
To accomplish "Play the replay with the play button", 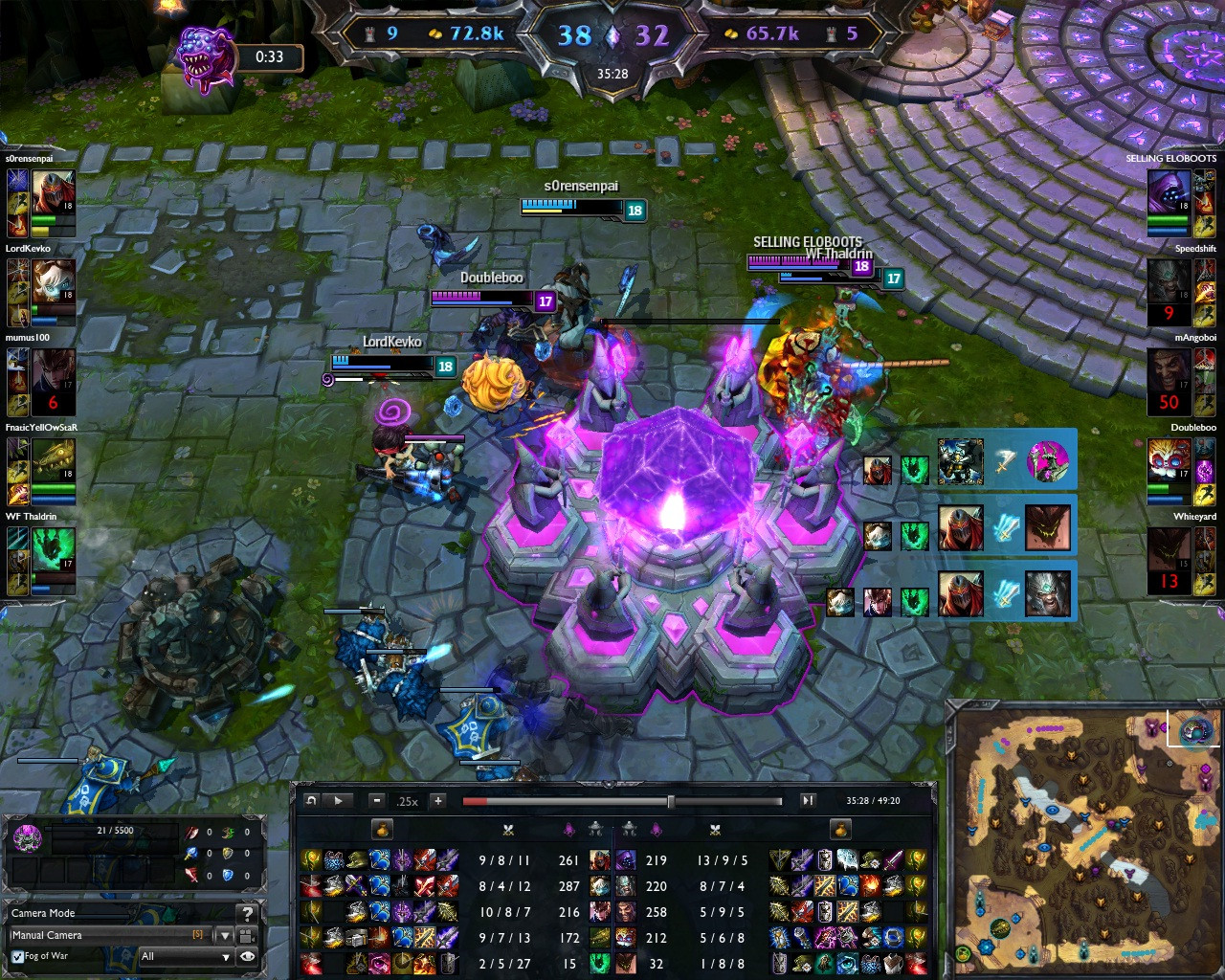I will tap(338, 801).
